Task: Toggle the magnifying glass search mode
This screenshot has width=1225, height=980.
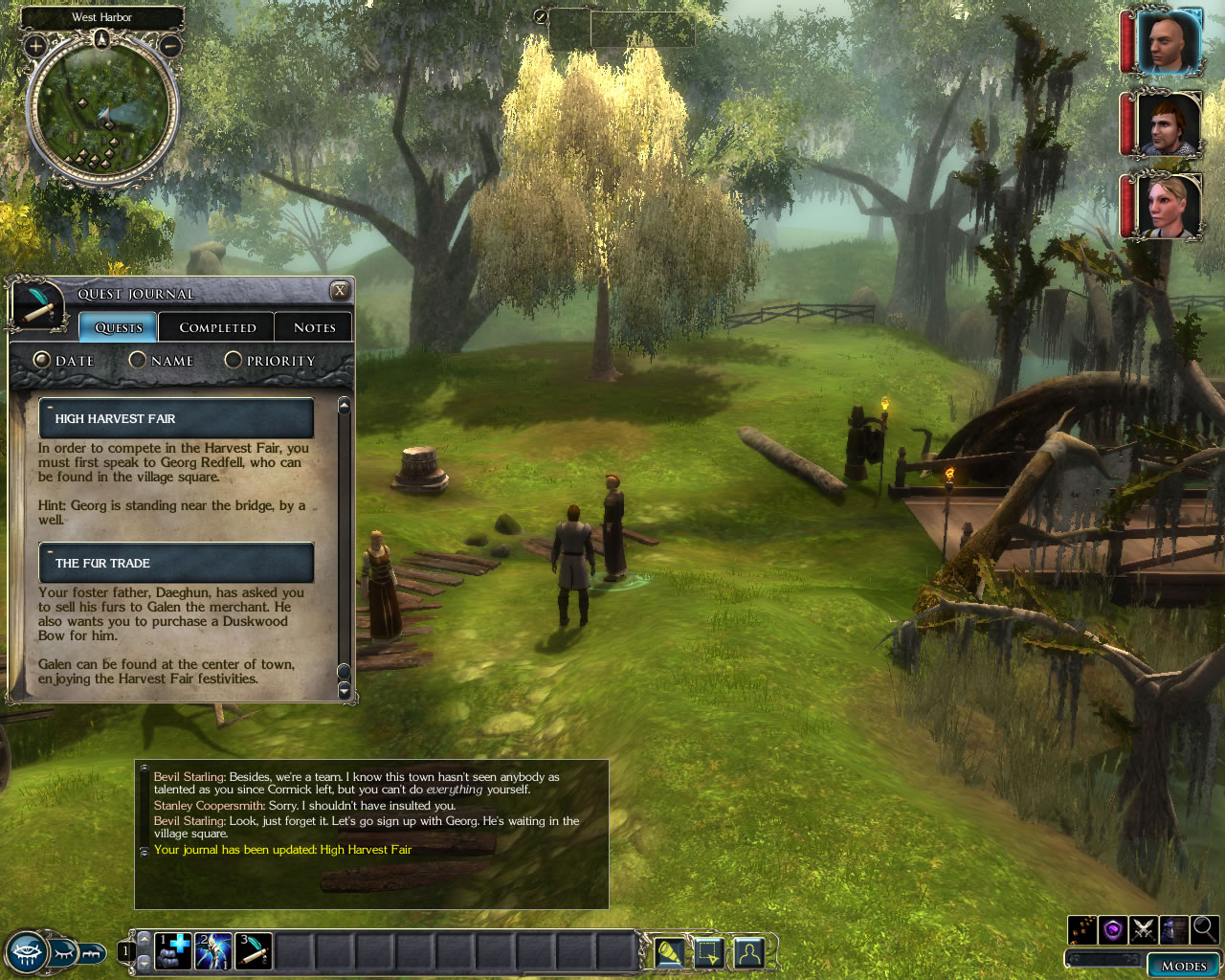Action: [1204, 929]
